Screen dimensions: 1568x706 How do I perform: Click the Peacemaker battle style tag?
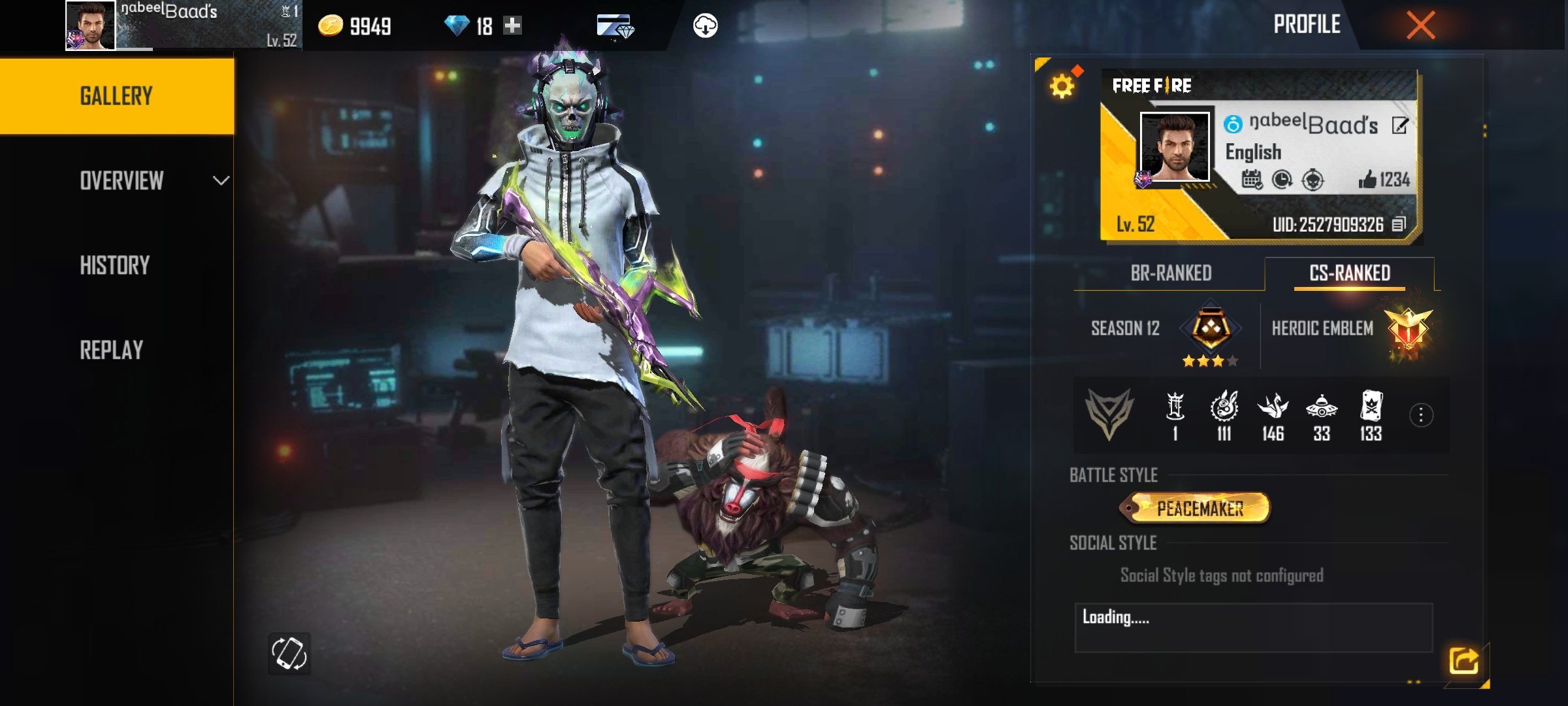point(1199,509)
